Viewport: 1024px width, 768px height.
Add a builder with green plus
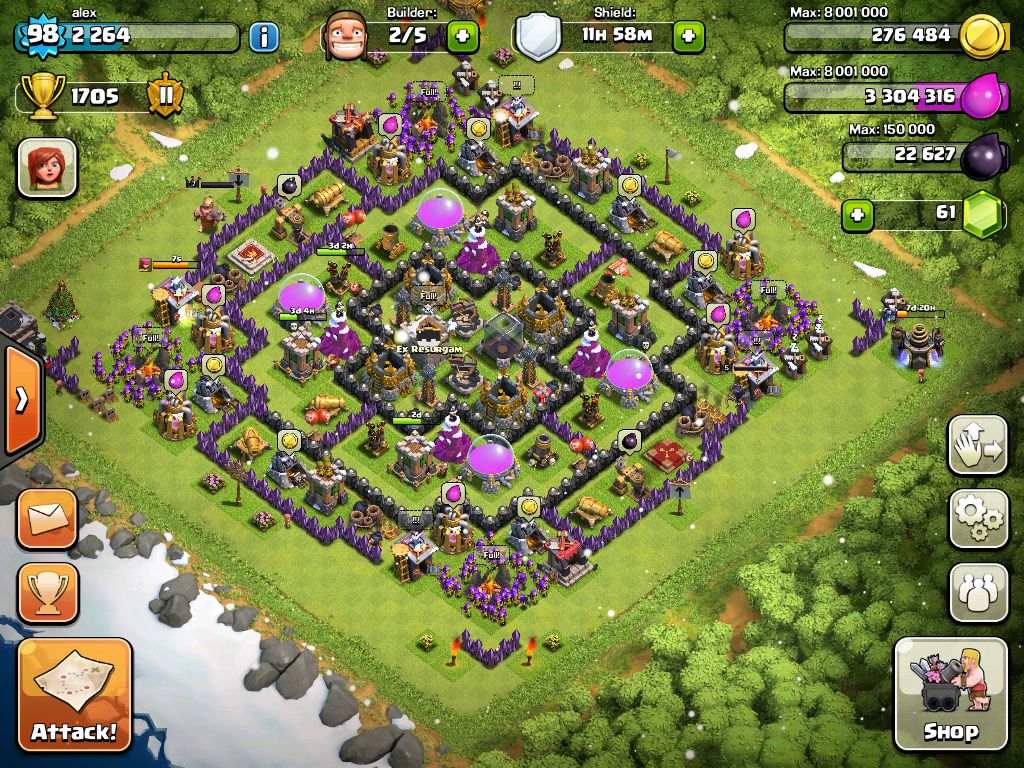point(462,37)
